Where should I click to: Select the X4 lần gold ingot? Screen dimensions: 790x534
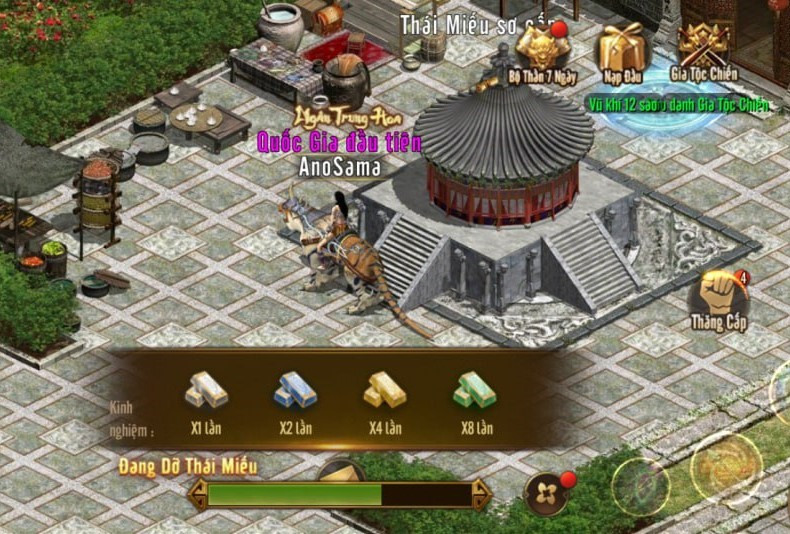click(x=385, y=391)
